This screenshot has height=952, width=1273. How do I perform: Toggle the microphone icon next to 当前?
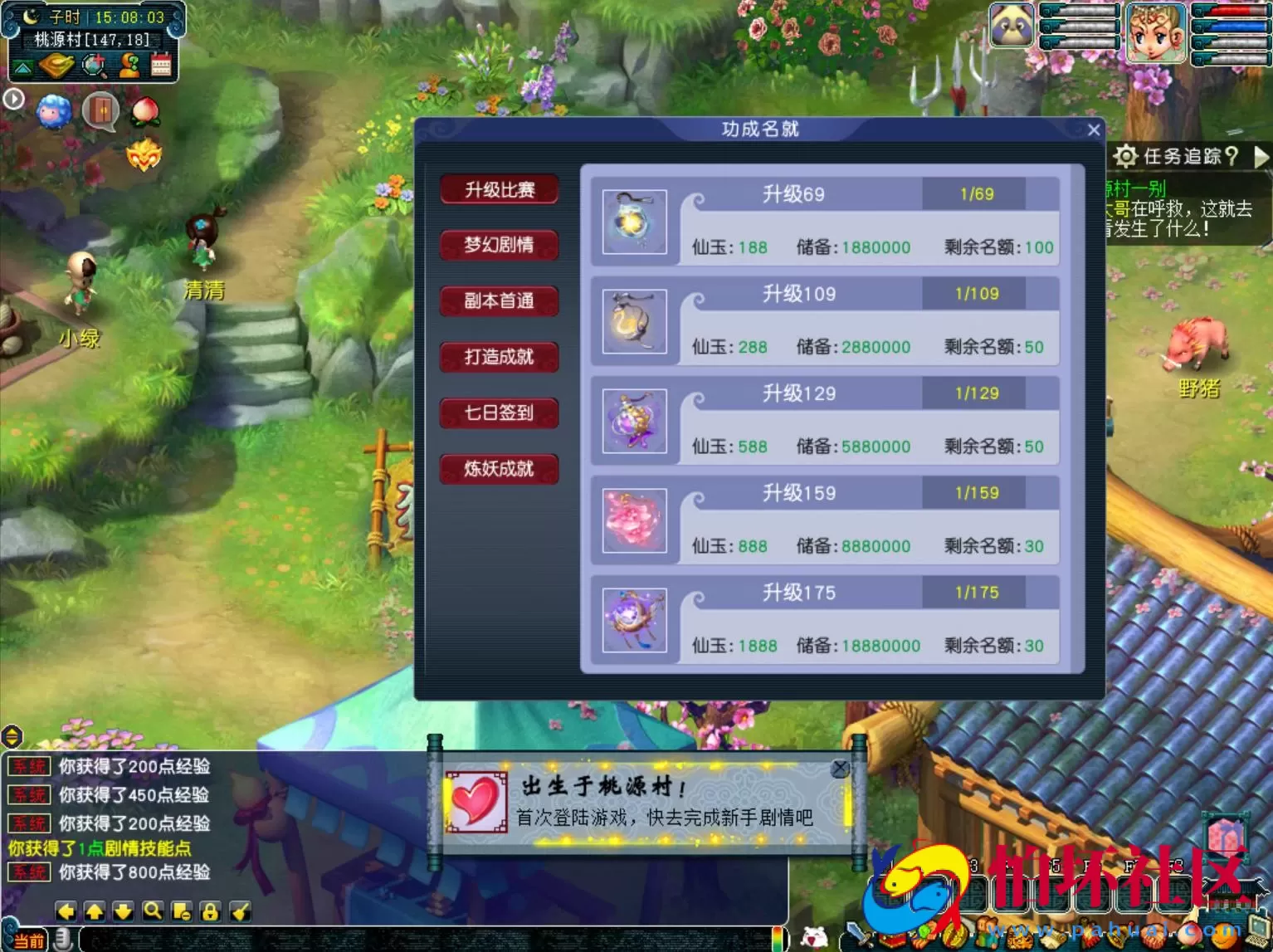click(61, 938)
